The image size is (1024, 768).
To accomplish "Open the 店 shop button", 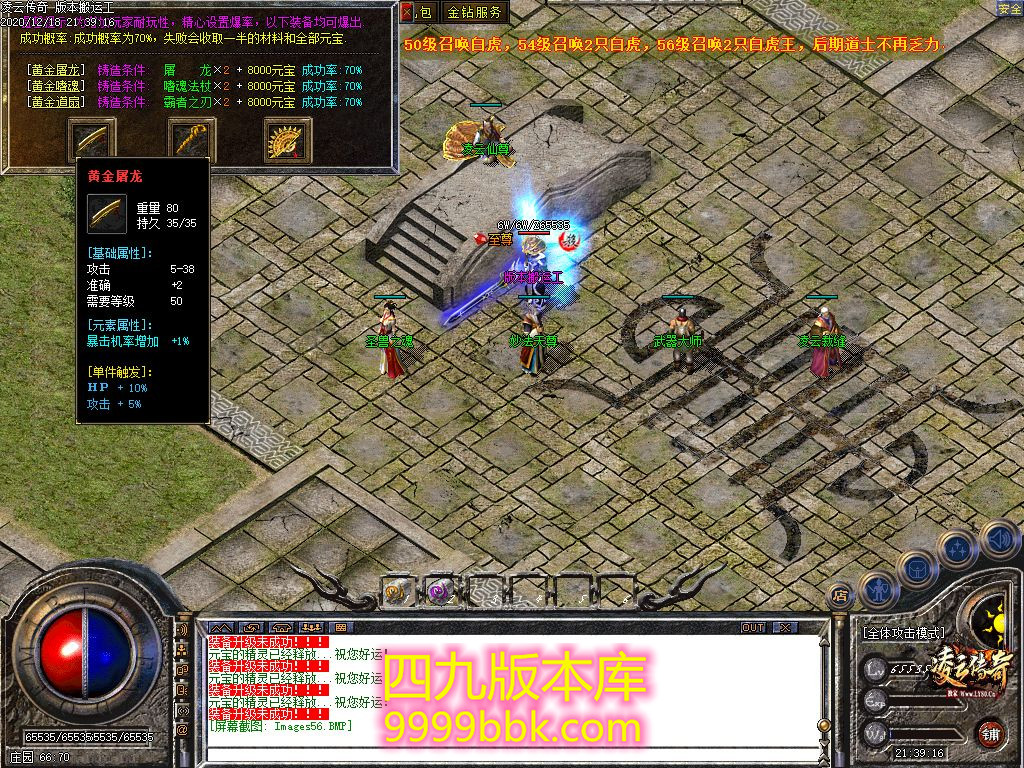I will [x=841, y=594].
